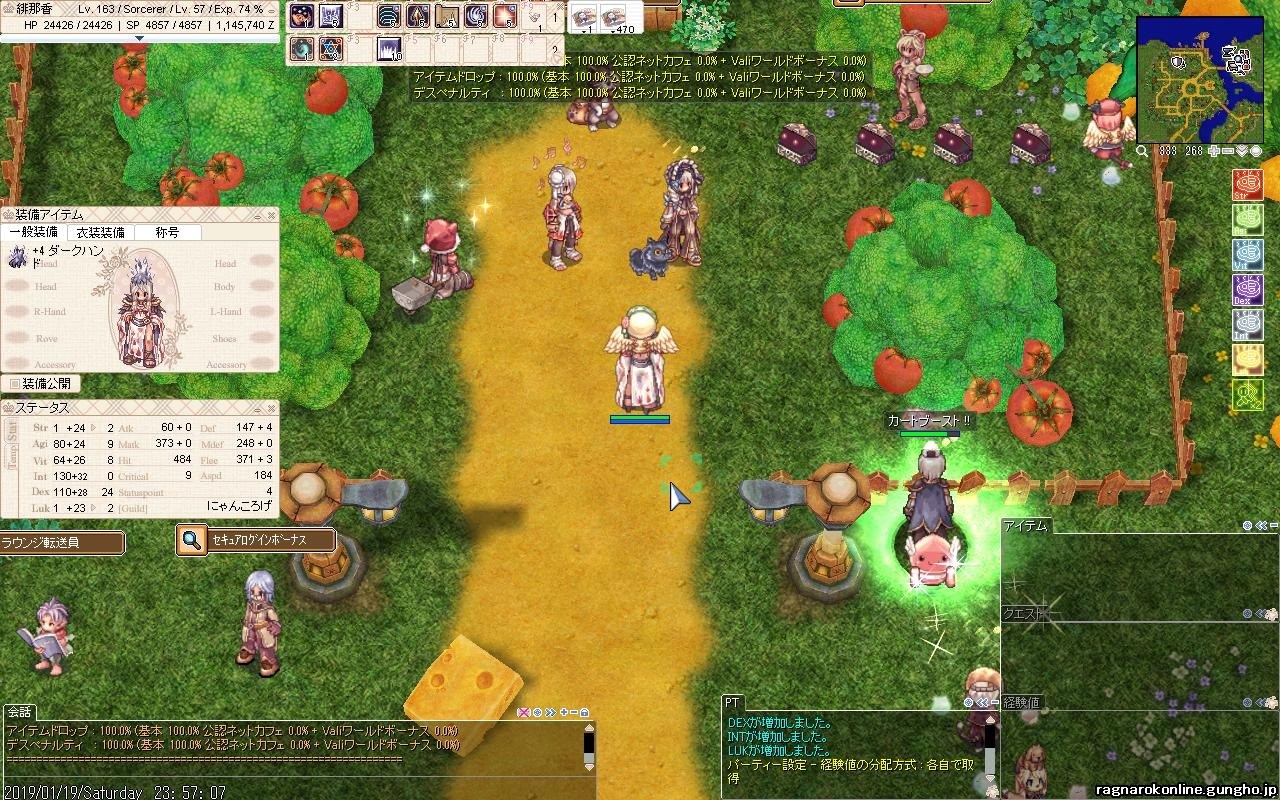Screen dimensions: 1280x800
Task: Switch to the PT party chat tab
Action: (x=733, y=703)
